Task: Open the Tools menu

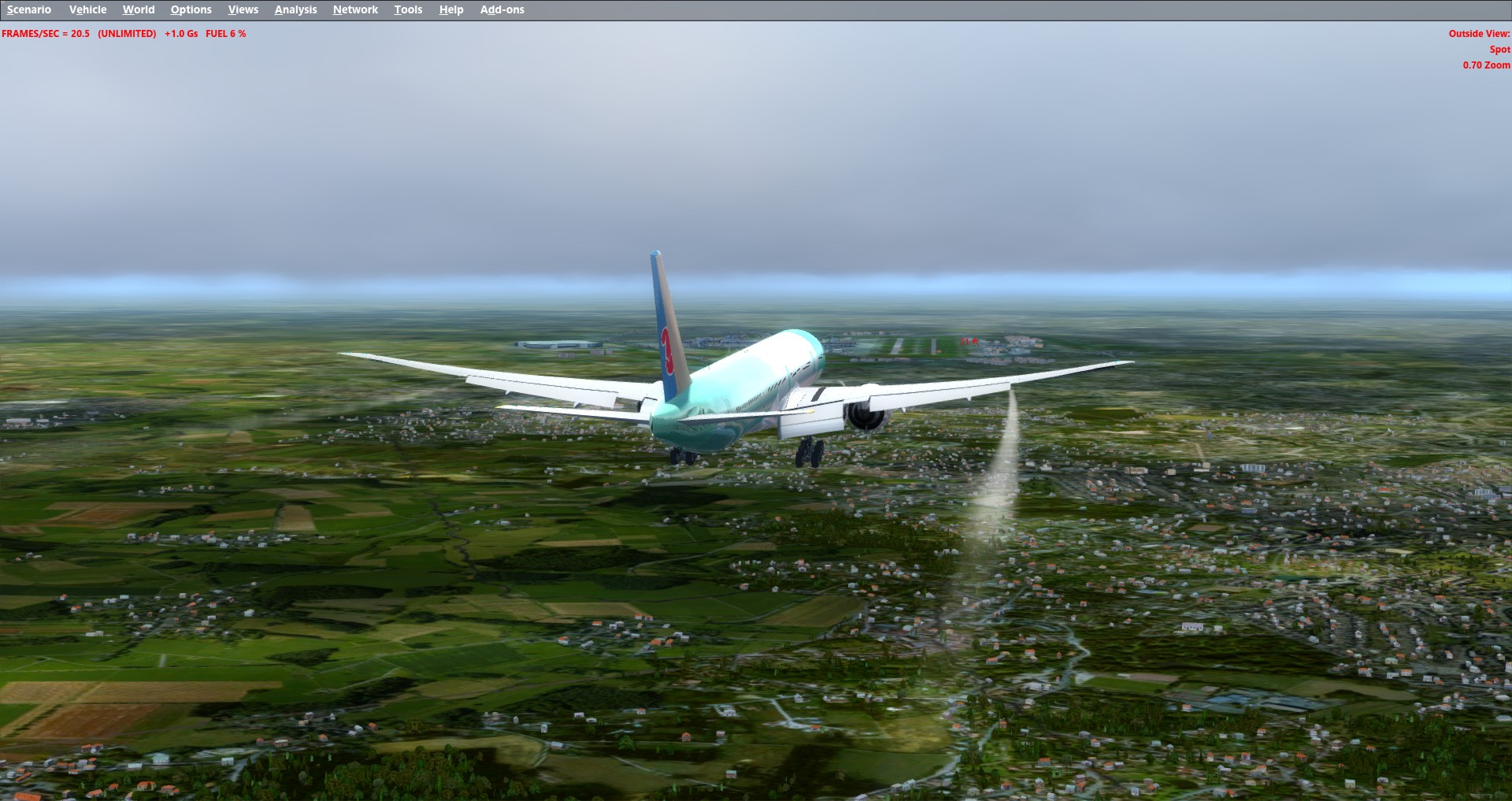Action: click(408, 9)
